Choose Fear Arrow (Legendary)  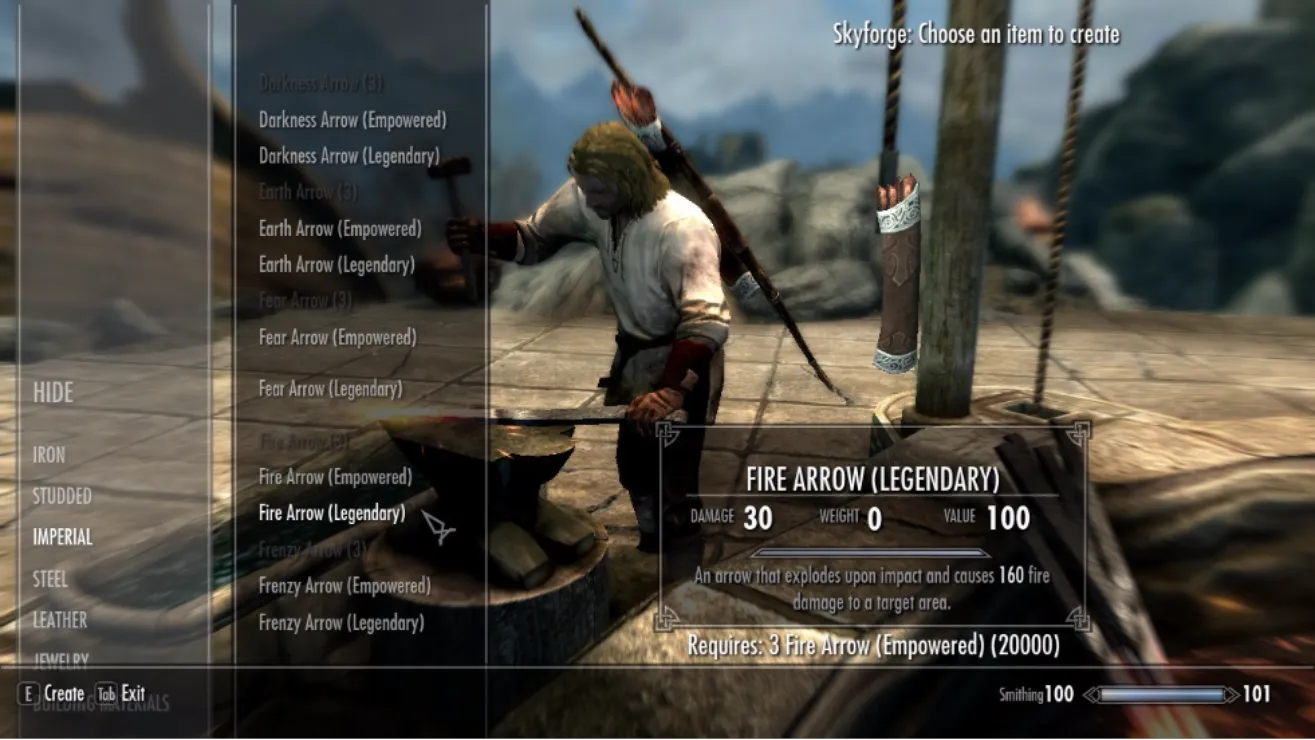[330, 389]
